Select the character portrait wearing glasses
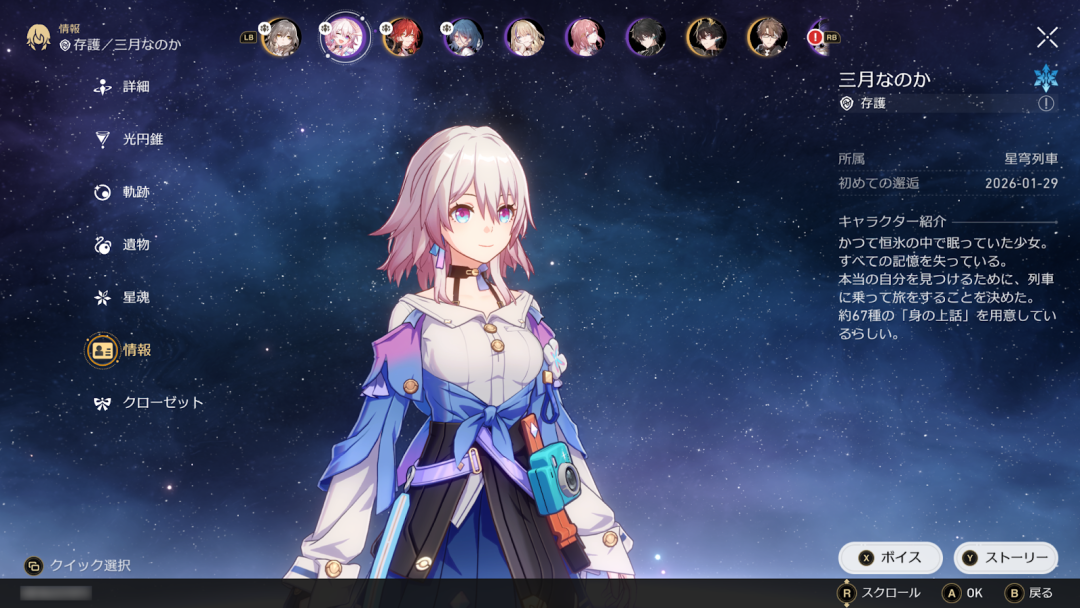Viewport: 1080px width, 608px height. (767, 38)
